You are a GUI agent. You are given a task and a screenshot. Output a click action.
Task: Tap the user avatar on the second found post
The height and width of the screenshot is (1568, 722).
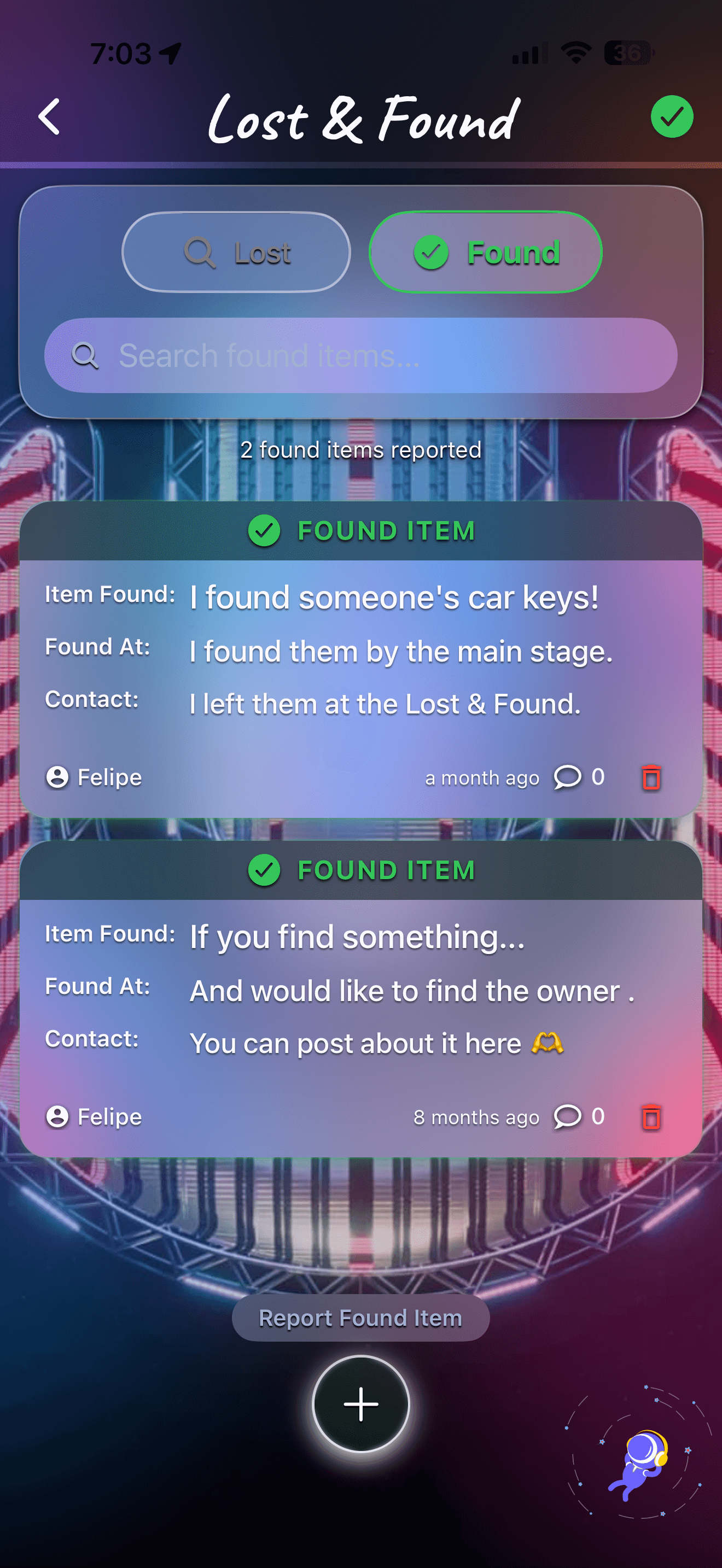point(58,1116)
